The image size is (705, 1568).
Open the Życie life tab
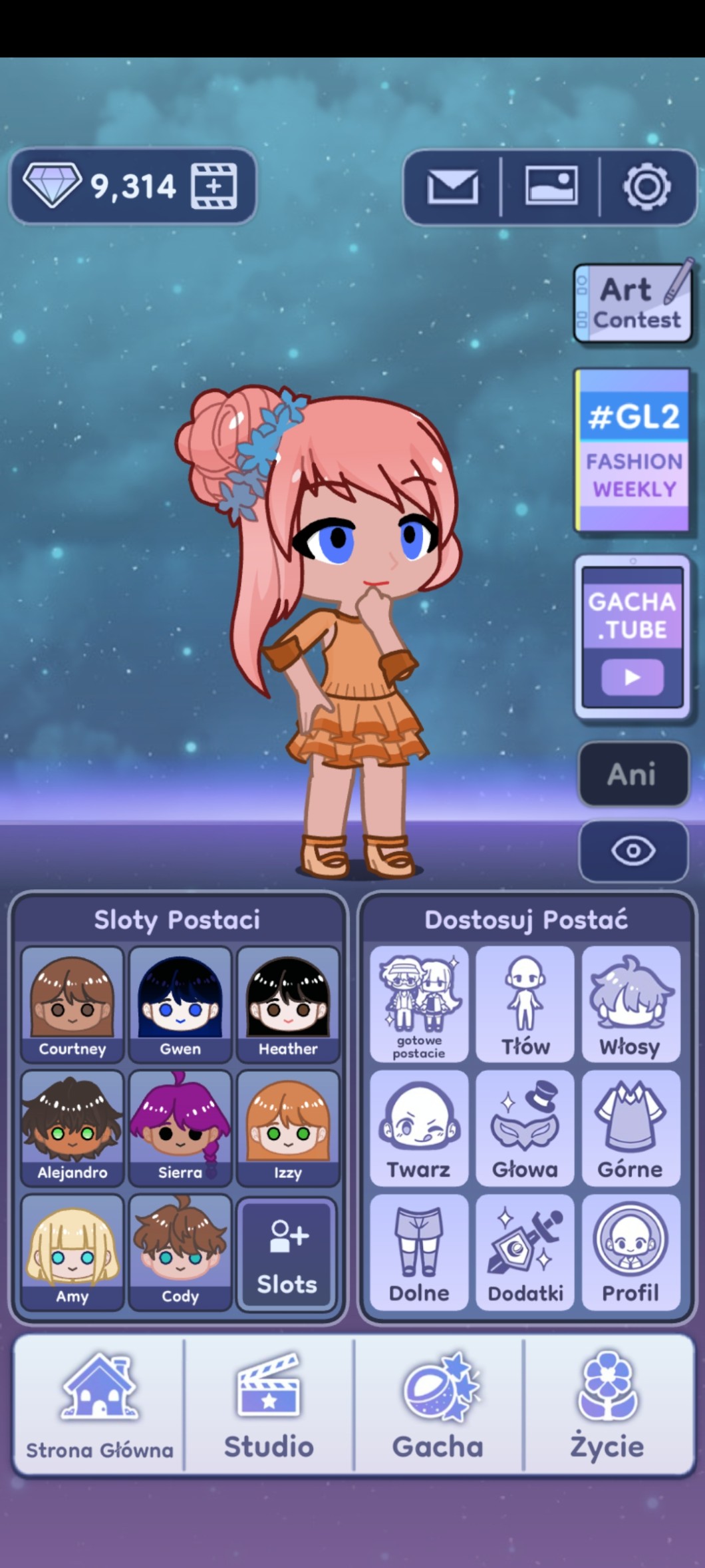tap(608, 1406)
